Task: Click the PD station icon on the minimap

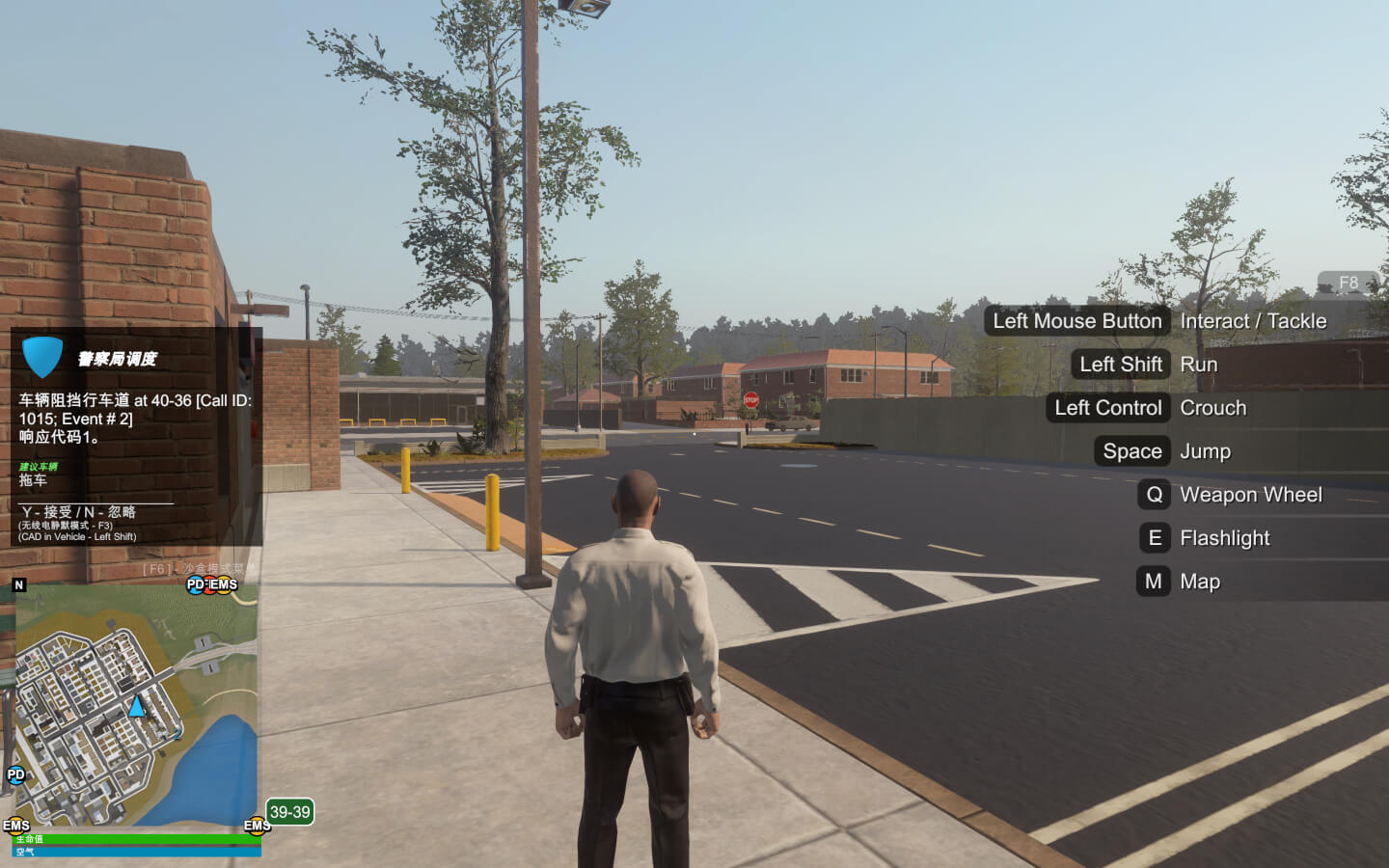Action: (14, 775)
